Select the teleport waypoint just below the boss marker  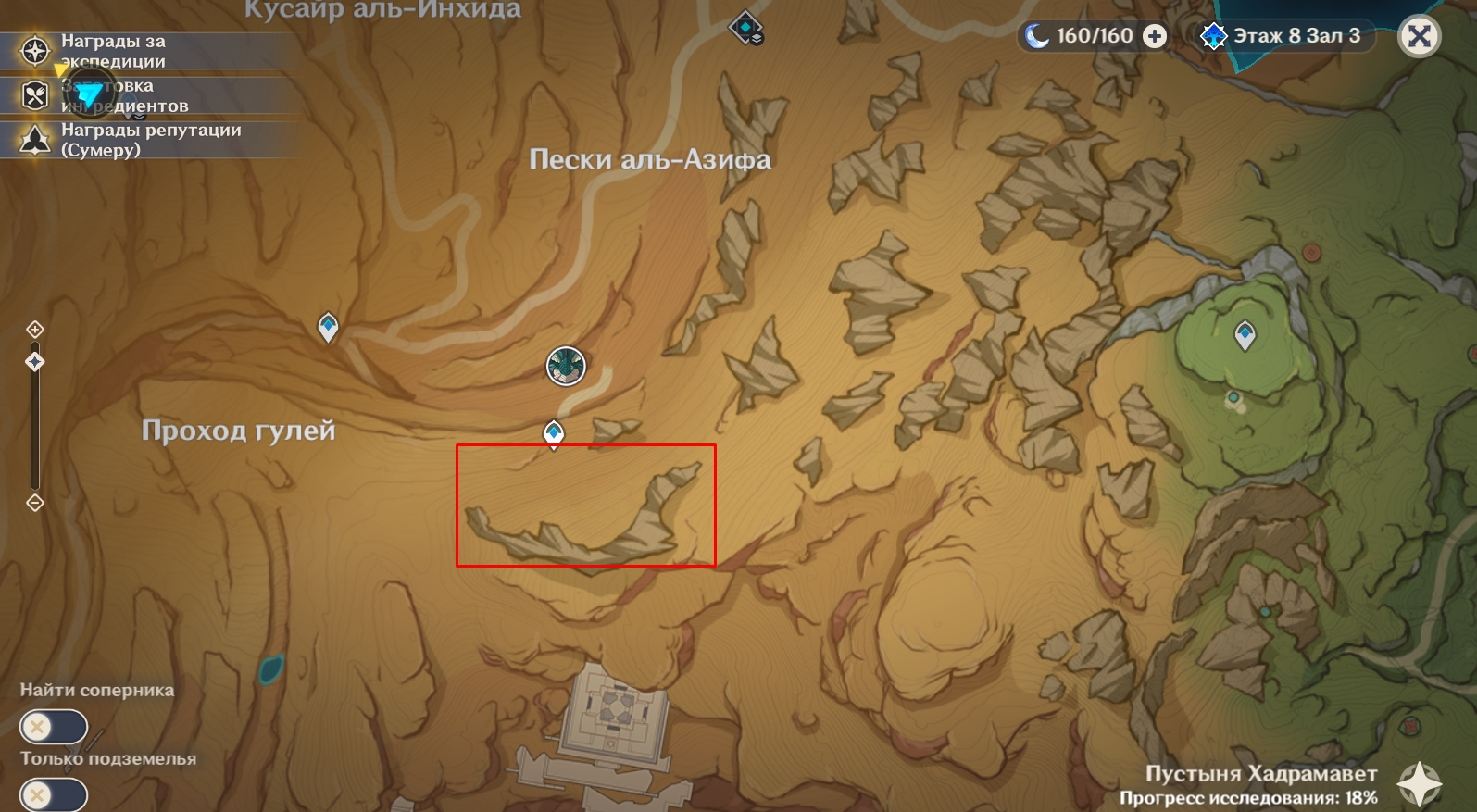554,433
